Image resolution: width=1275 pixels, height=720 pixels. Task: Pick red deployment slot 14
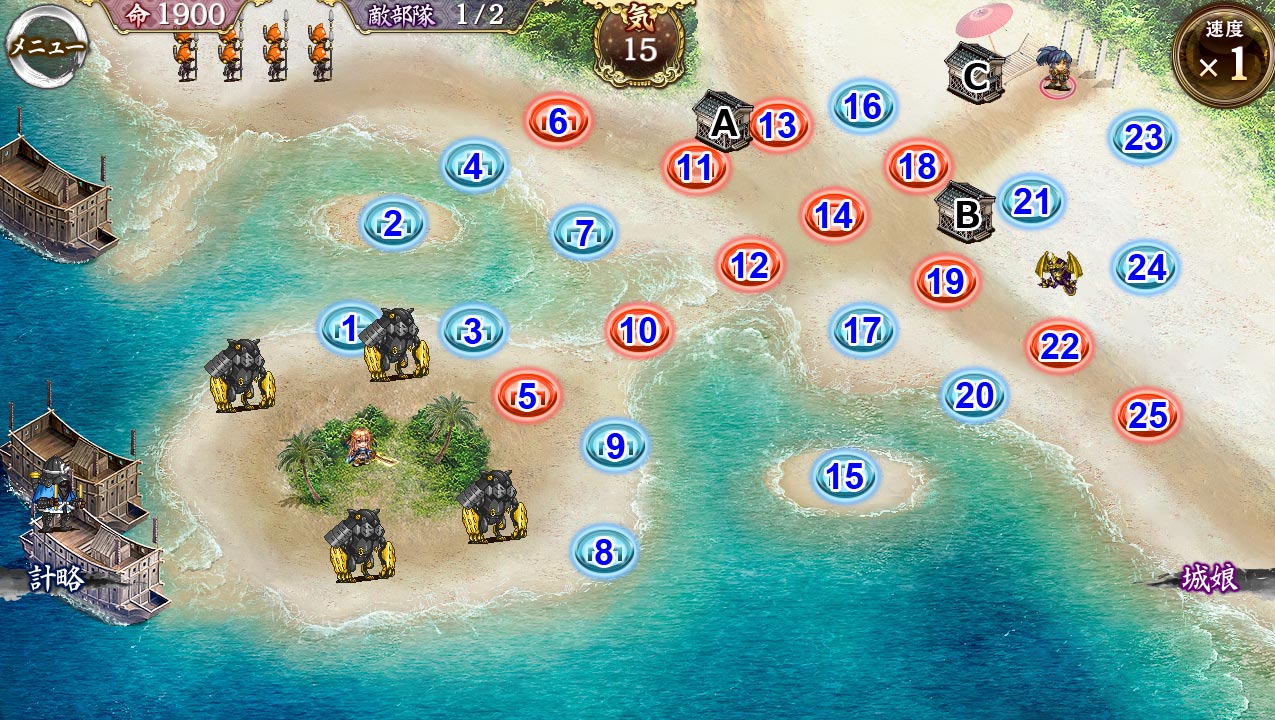[833, 215]
